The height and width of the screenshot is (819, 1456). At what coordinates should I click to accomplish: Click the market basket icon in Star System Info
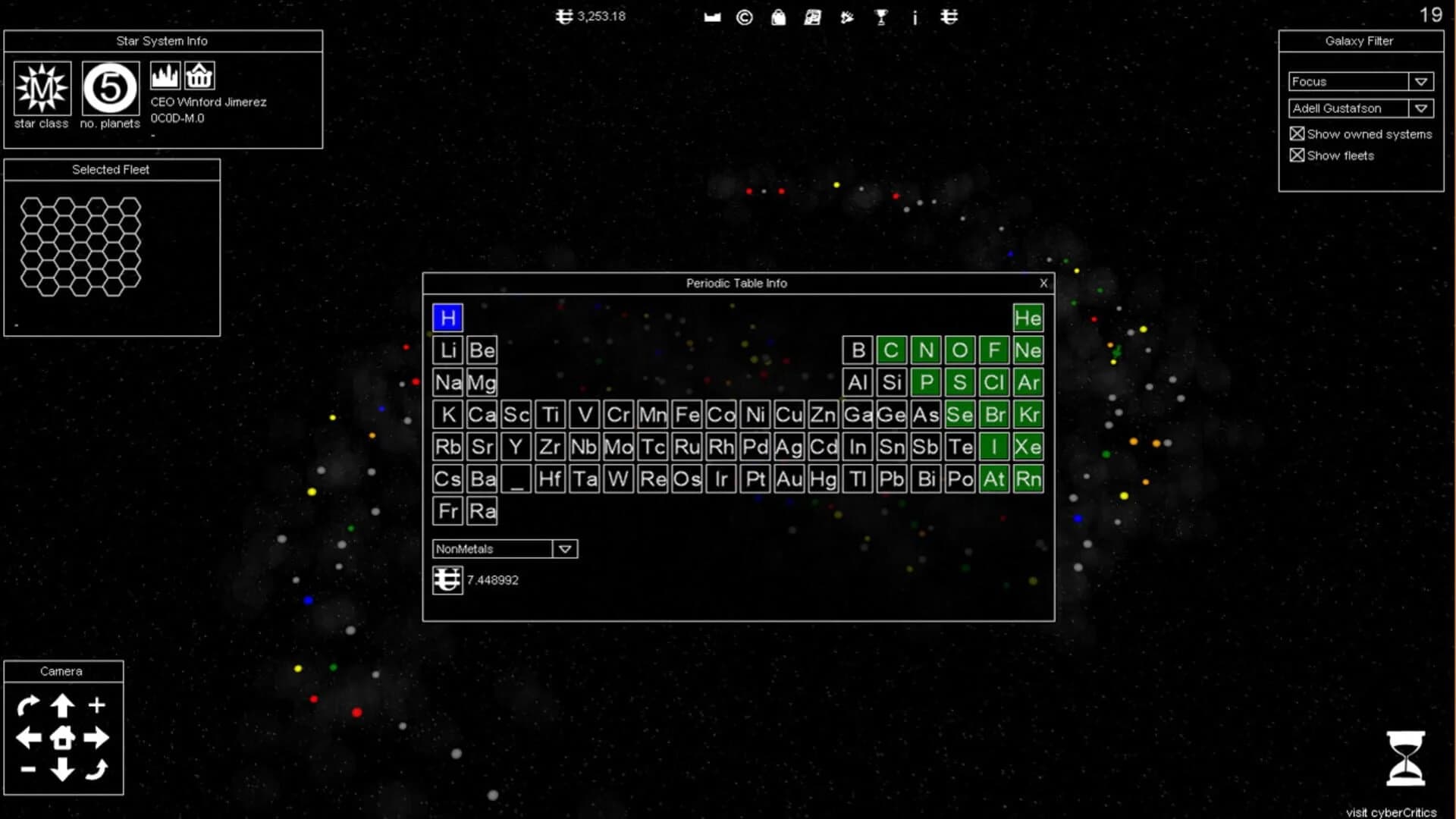[x=199, y=74]
